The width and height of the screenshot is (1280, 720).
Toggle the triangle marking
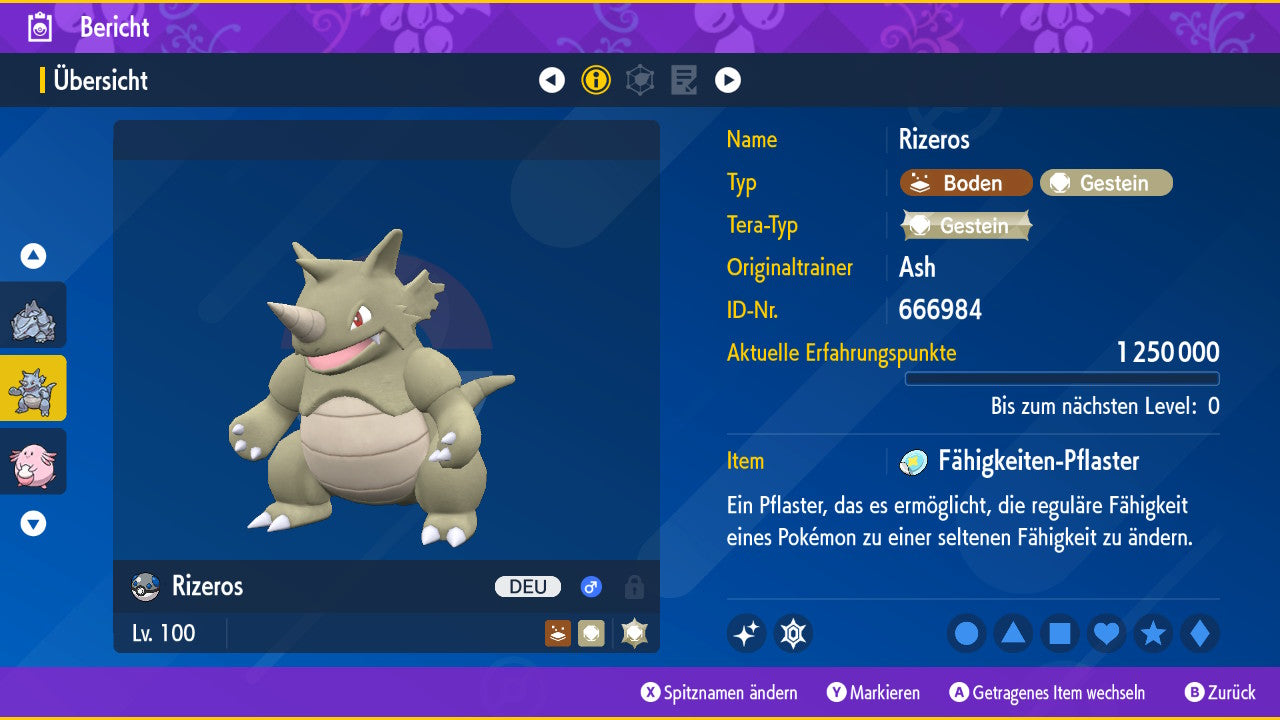[x=1013, y=633]
